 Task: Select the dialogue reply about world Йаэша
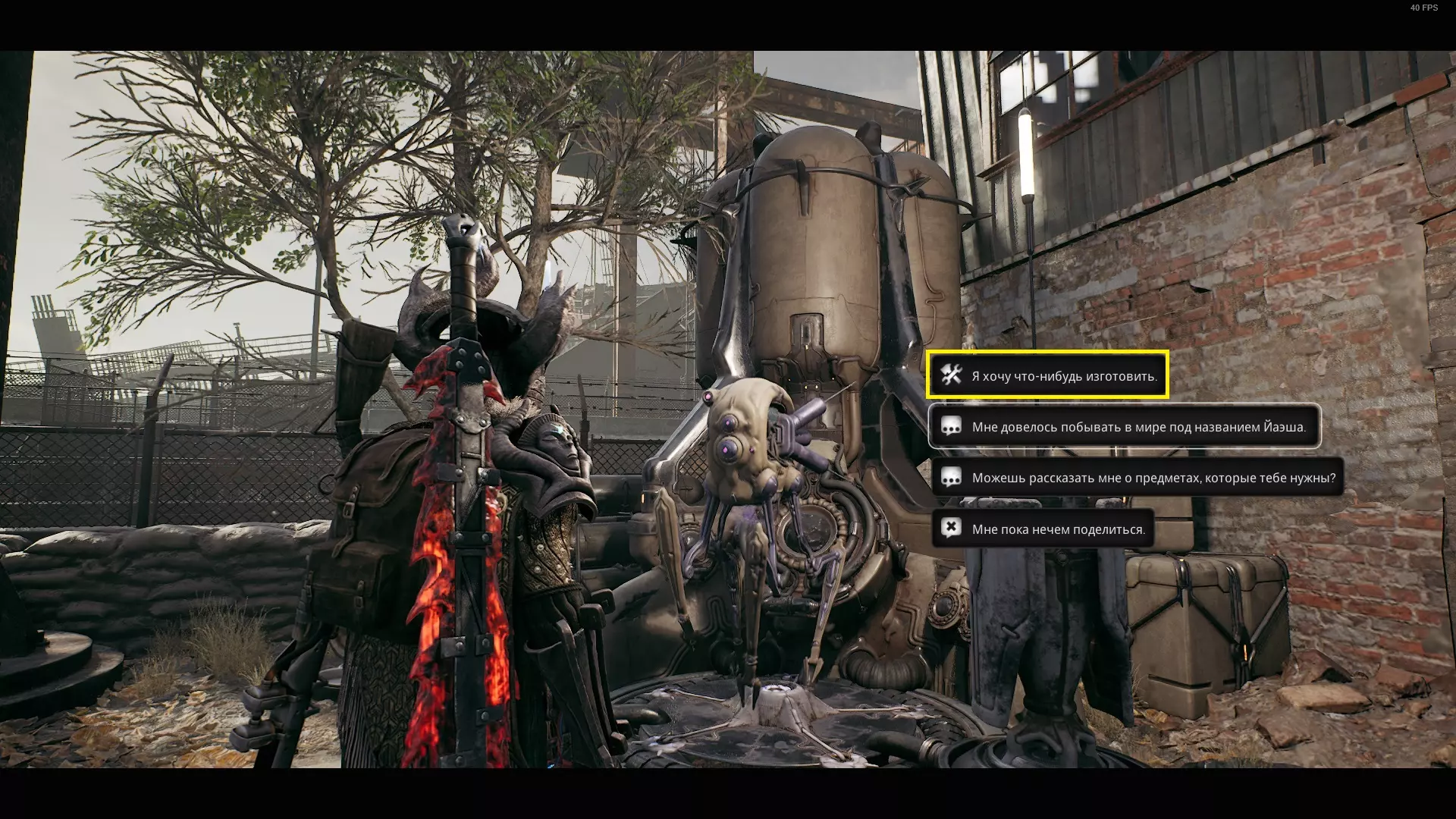1124,427
